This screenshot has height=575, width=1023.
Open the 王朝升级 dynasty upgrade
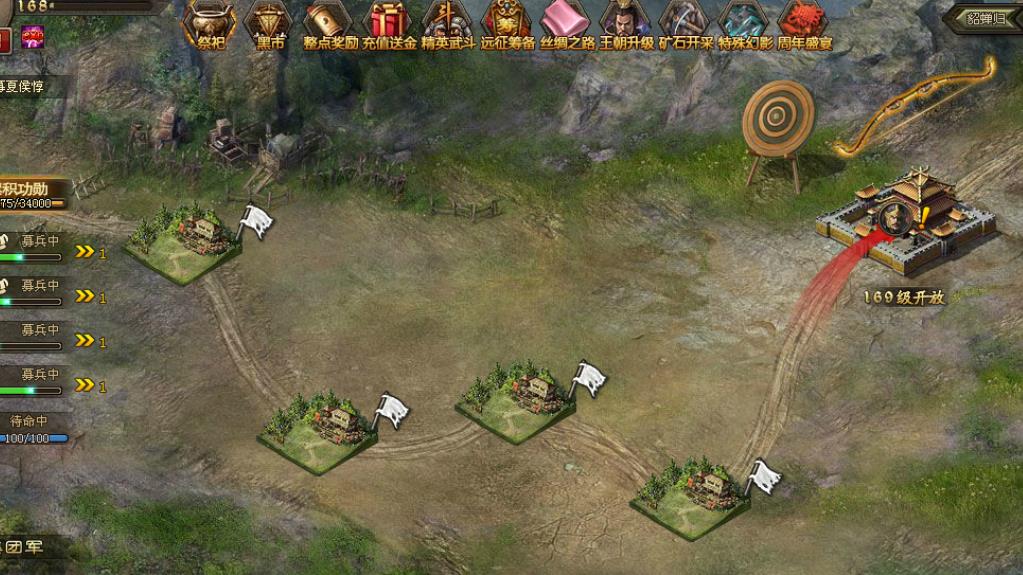click(626, 23)
